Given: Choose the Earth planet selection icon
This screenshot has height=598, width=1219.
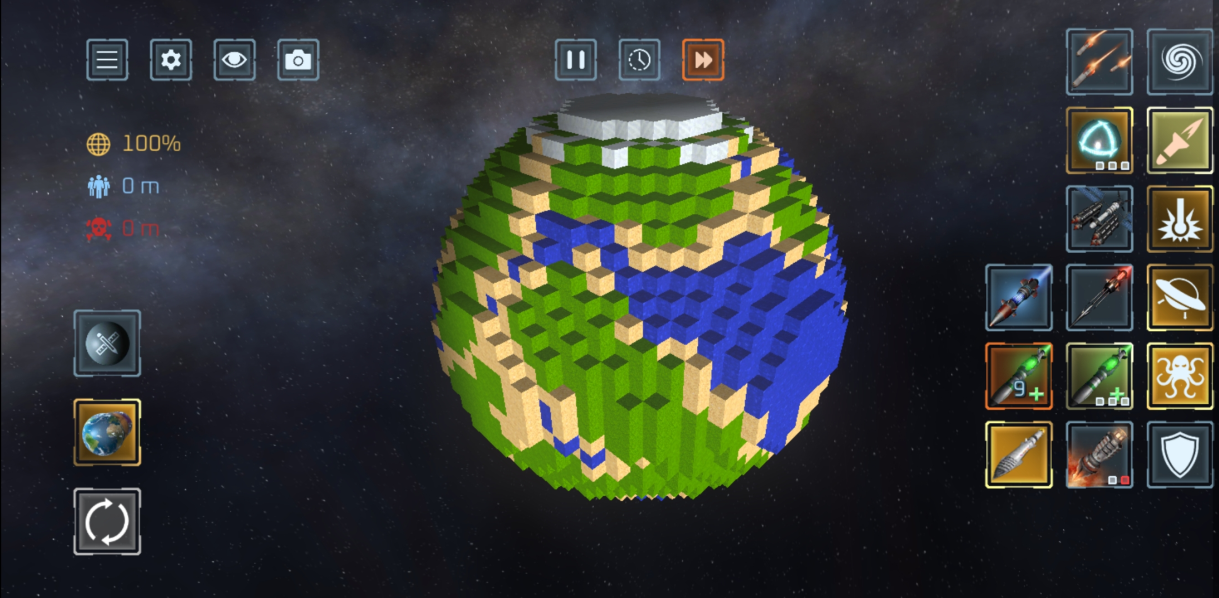Looking at the screenshot, I should coord(107,432).
